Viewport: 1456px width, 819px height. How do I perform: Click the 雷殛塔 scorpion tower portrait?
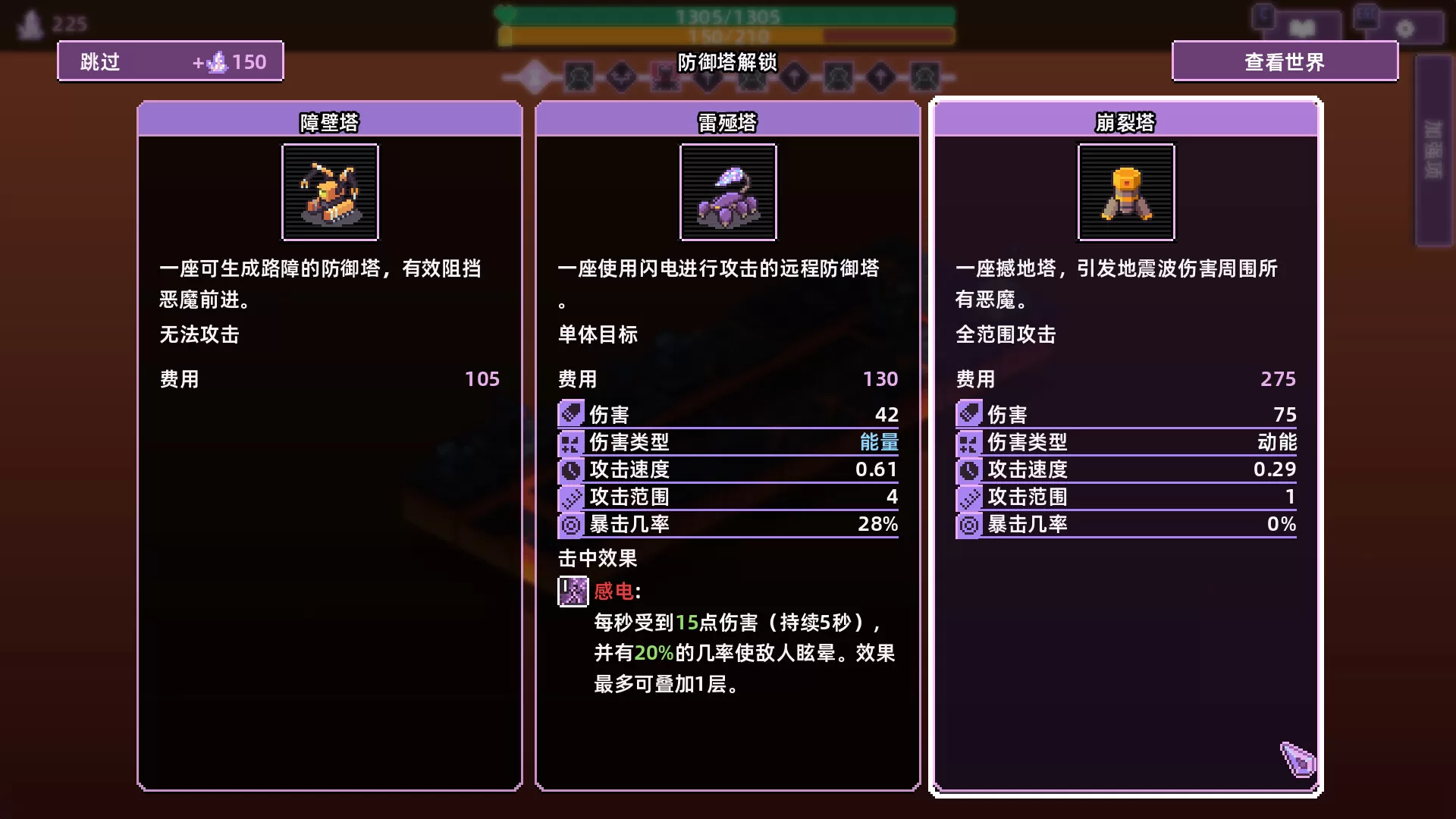pos(727,193)
